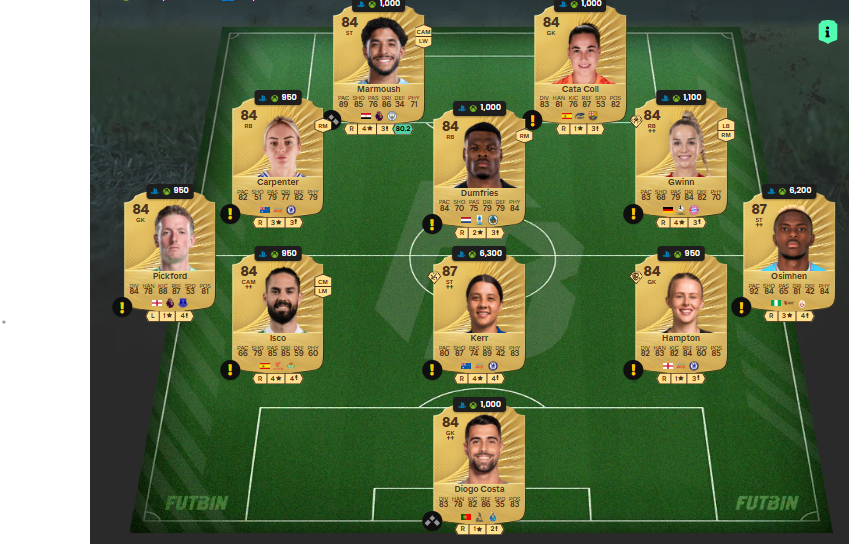849x544 pixels.
Task: Show the warning icon beside Cata Coll's card
Action: coord(532,120)
